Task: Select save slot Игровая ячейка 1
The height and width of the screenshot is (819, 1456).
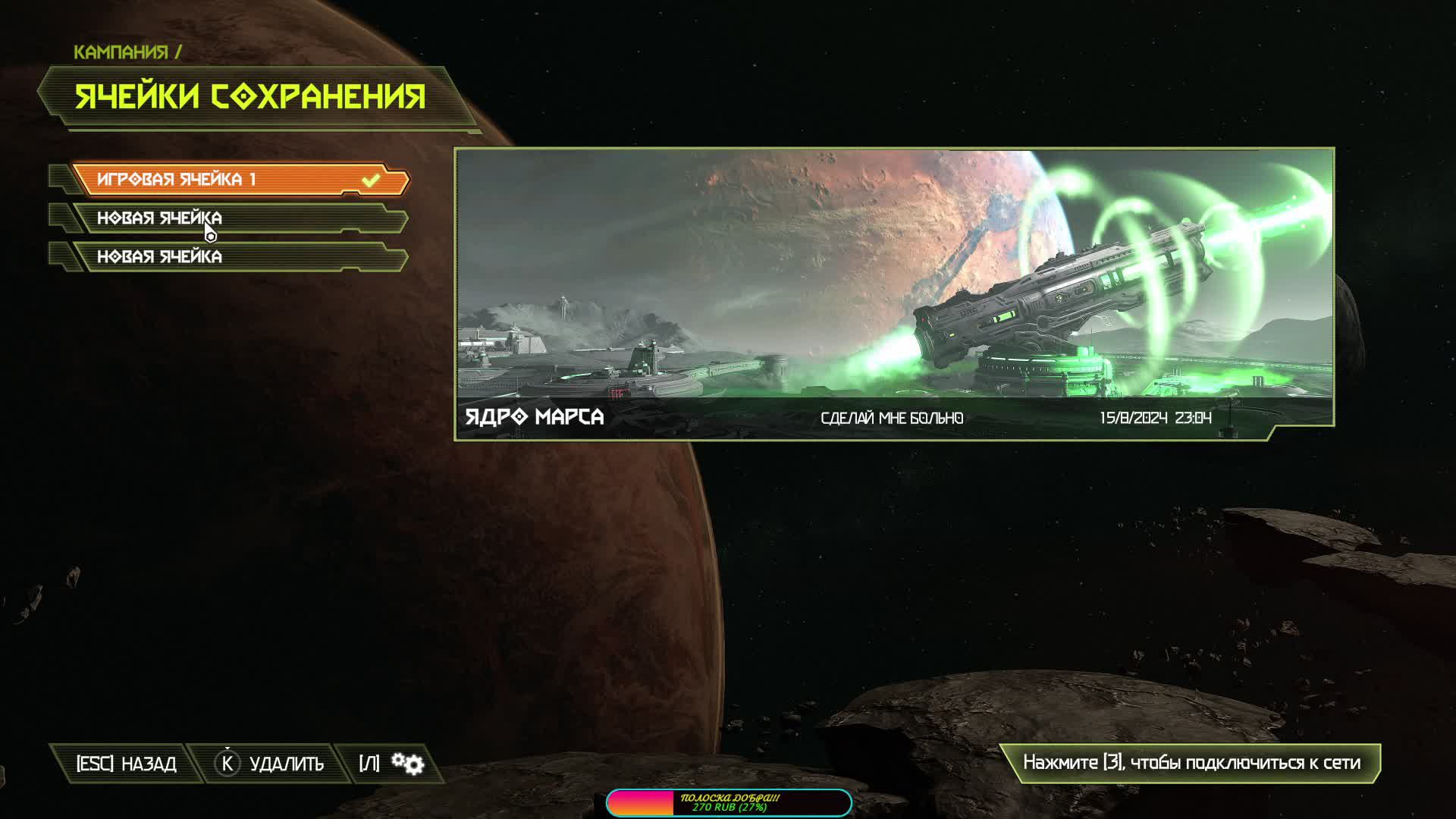Action: click(x=239, y=180)
